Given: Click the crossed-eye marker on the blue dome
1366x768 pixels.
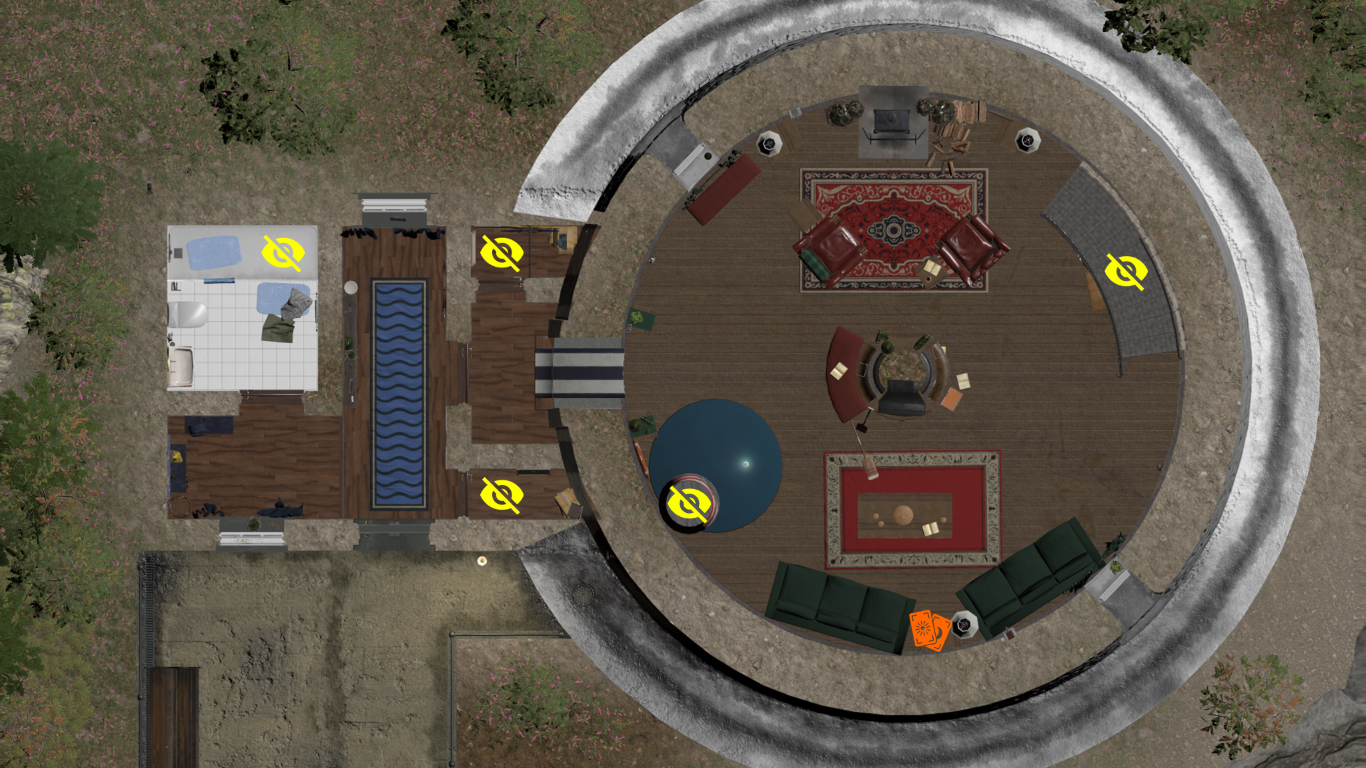Looking at the screenshot, I should click(690, 503).
